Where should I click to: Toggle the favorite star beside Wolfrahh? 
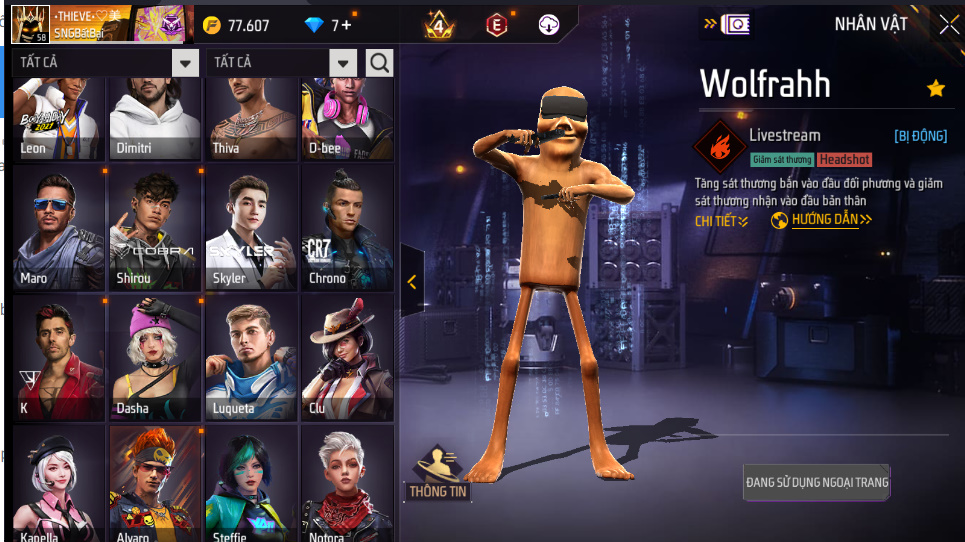(936, 89)
